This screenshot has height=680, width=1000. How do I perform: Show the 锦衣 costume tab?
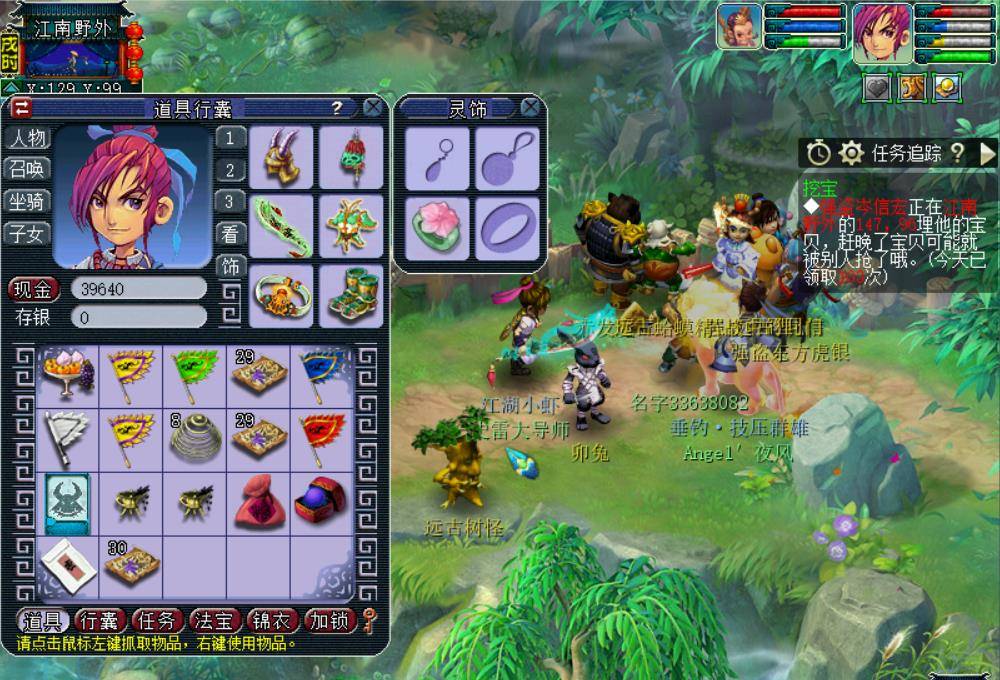271,621
